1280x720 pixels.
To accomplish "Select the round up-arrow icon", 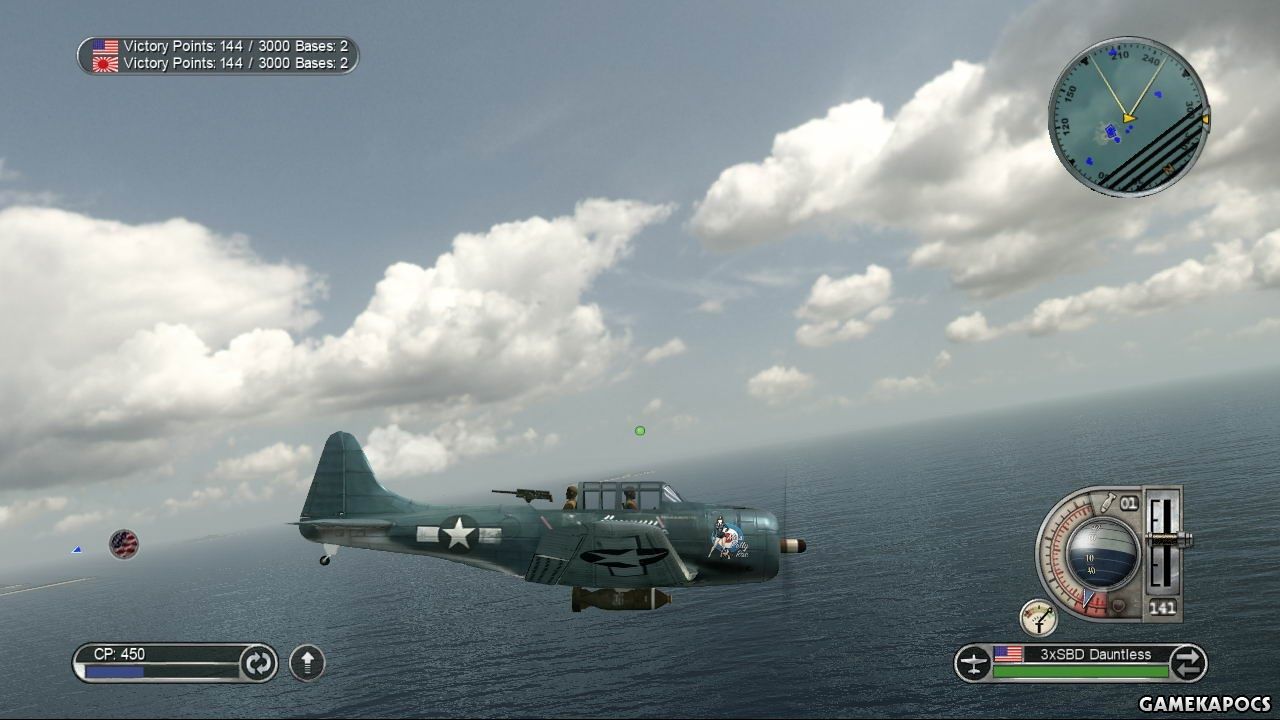I will coord(307,663).
